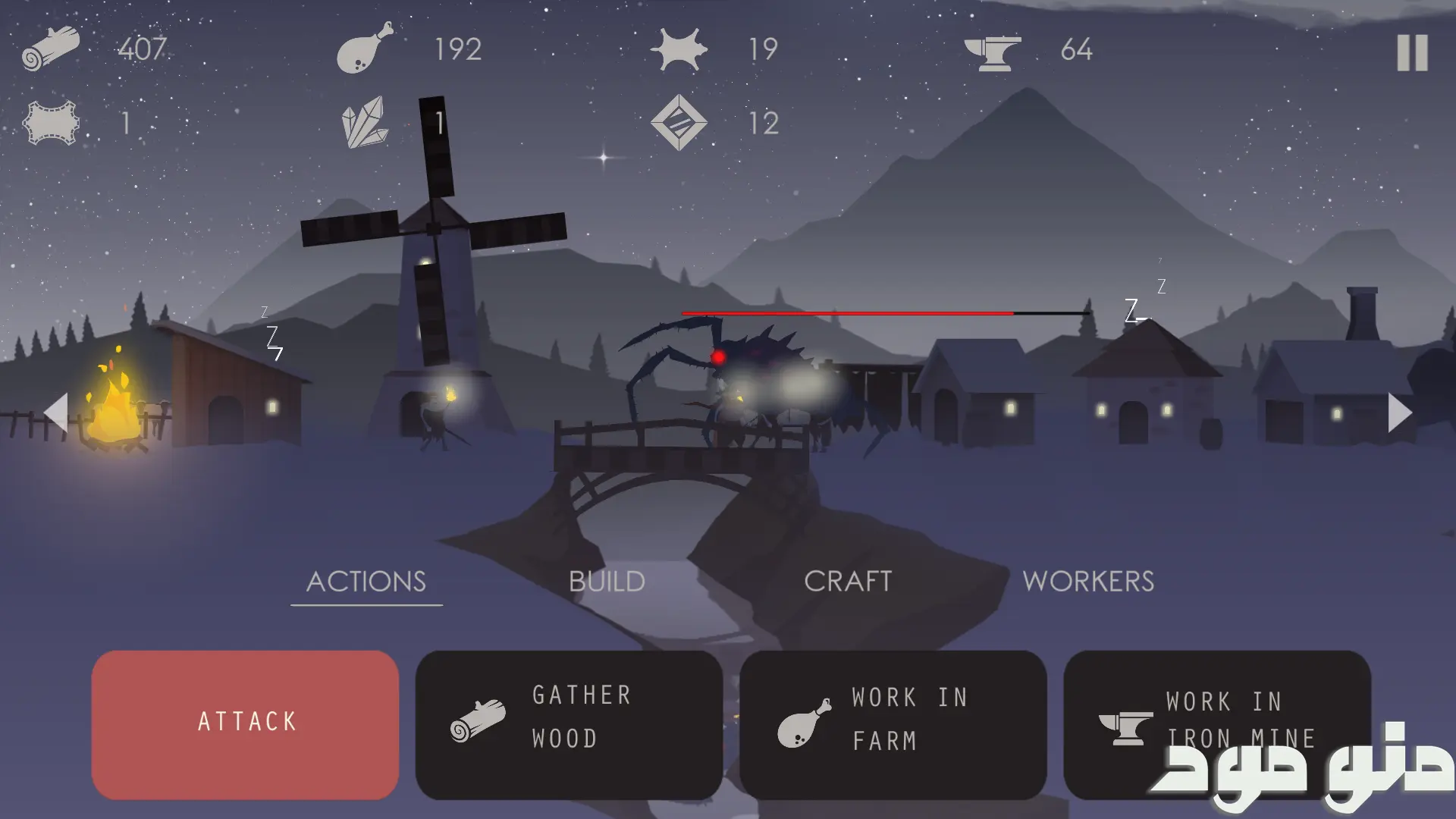Hit the red Attack button
Viewport: 1456px width, 819px height.
pos(245,724)
